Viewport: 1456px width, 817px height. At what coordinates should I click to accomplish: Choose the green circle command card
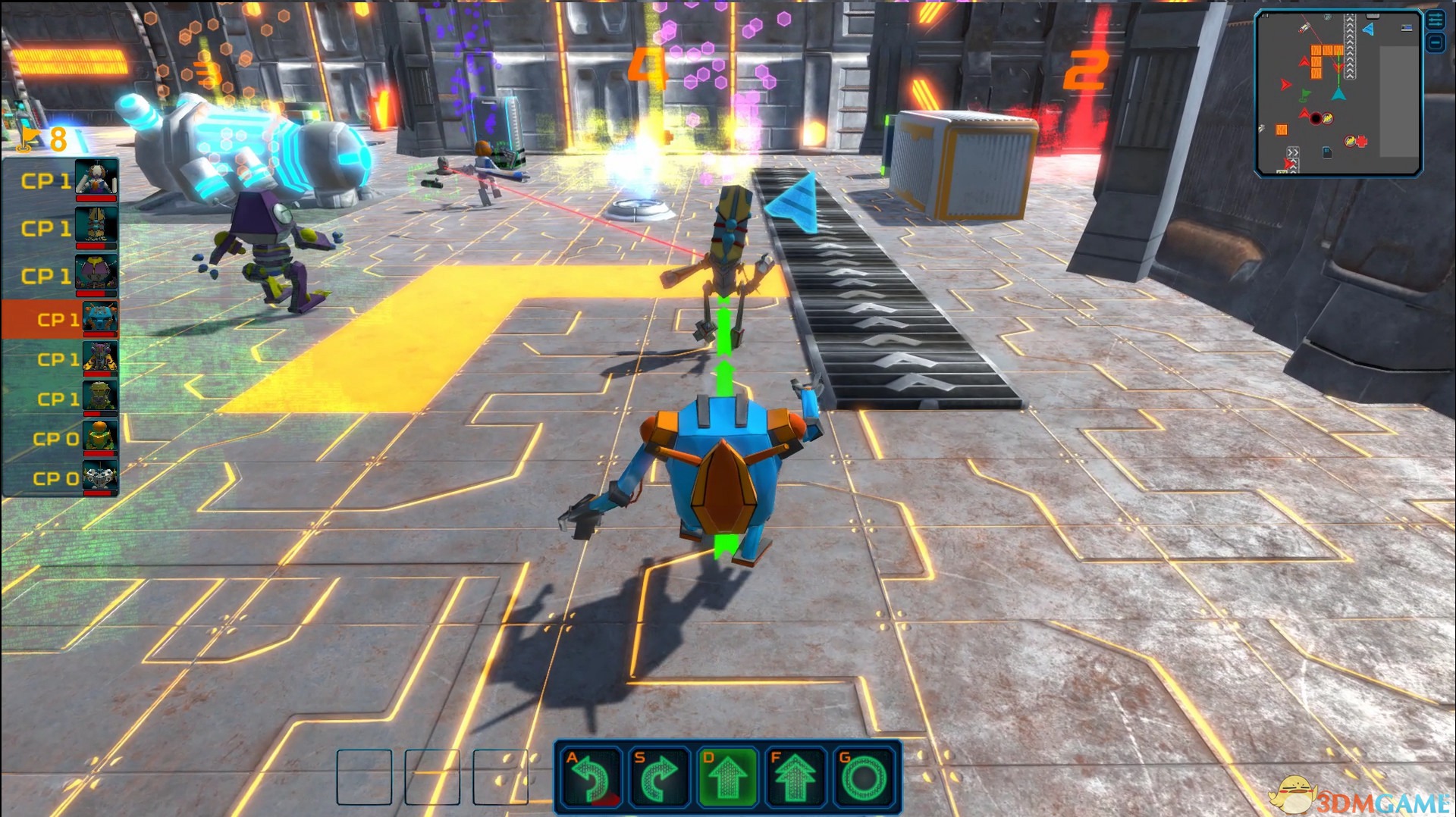(864, 777)
